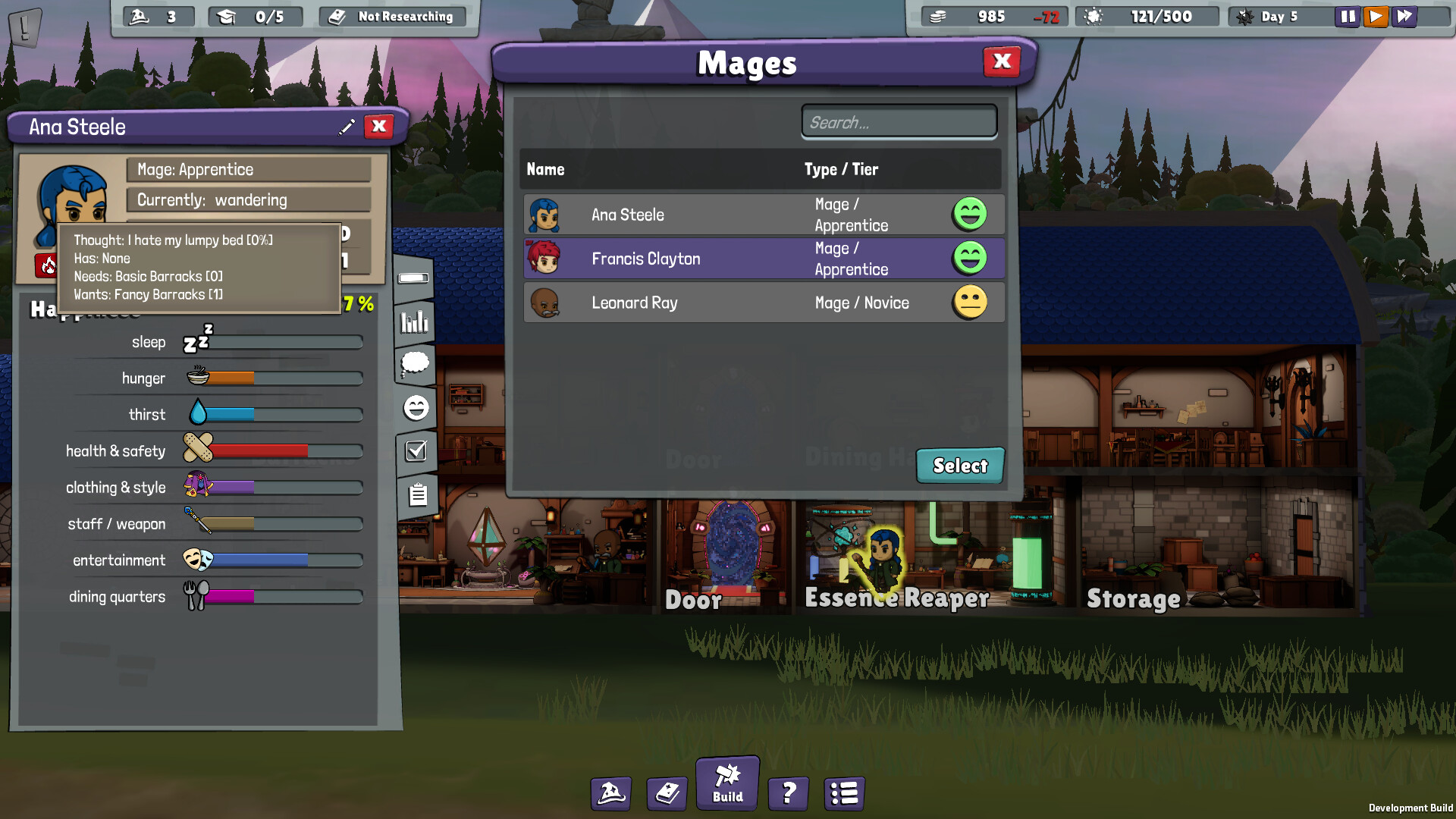Image resolution: width=1456 pixels, height=819 pixels.
Task: Click the Not Researching status at top
Action: (391, 16)
